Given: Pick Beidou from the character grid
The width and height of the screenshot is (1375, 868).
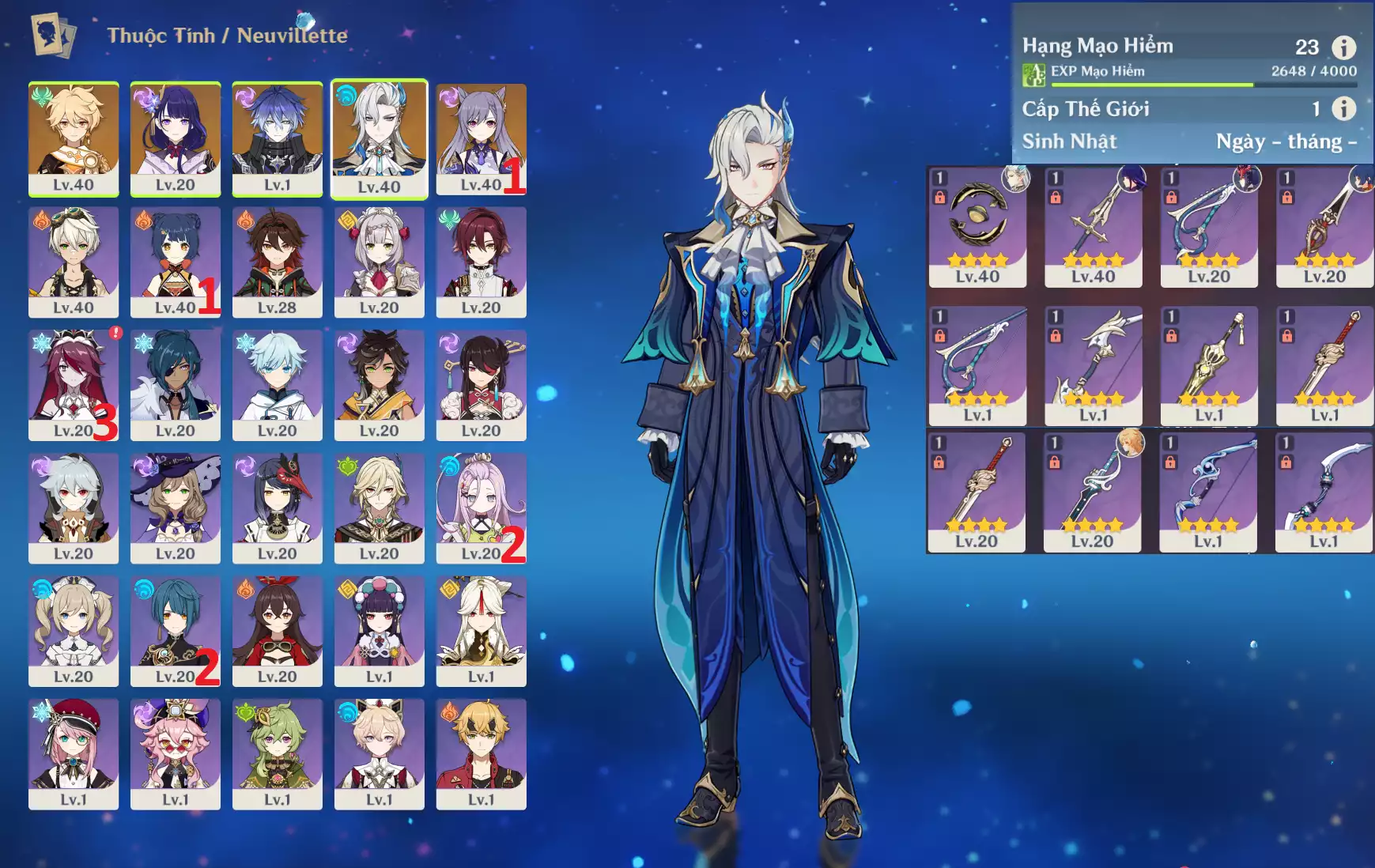Looking at the screenshot, I should point(481,385).
